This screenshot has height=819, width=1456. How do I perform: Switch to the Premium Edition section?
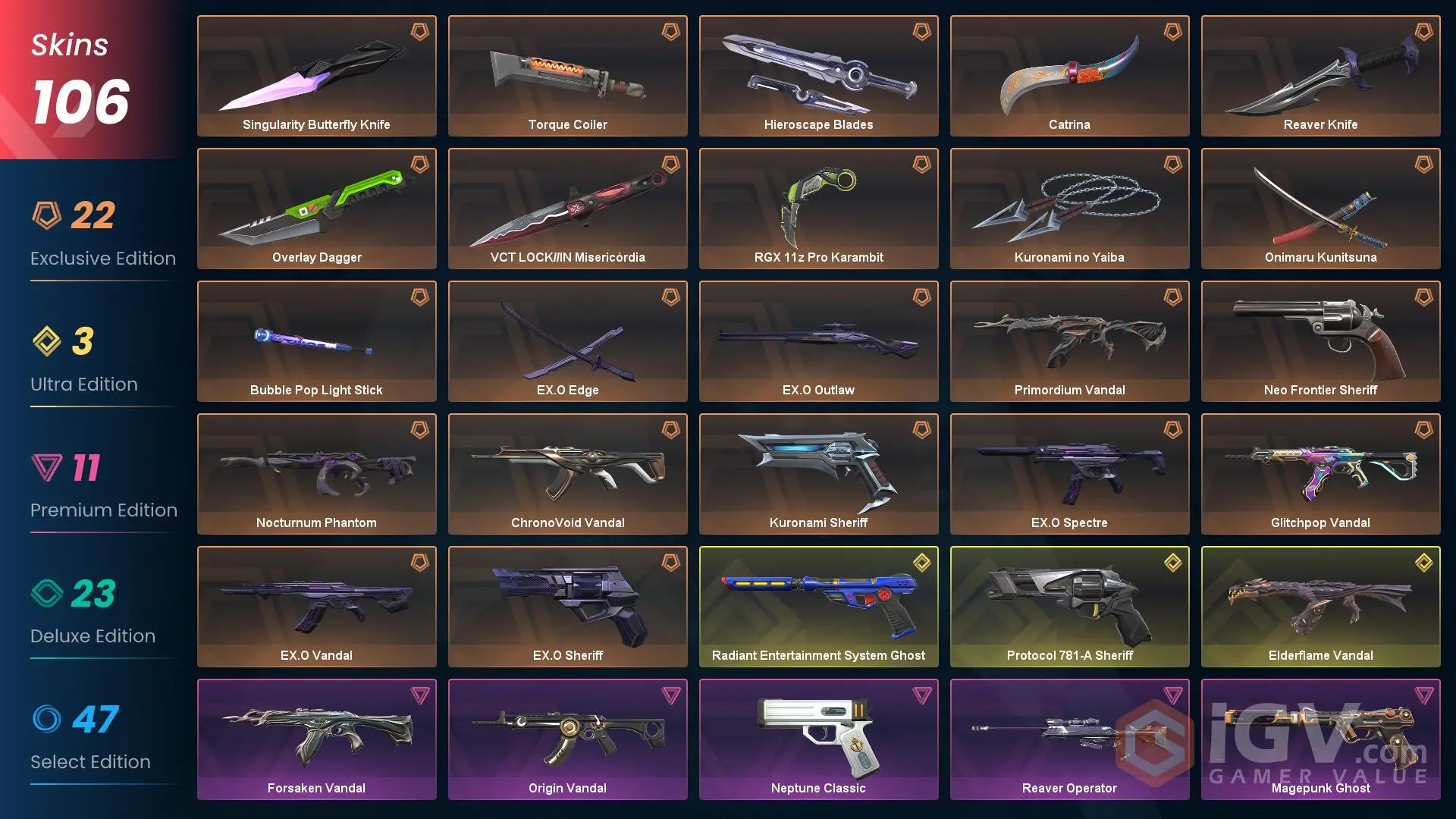(104, 510)
